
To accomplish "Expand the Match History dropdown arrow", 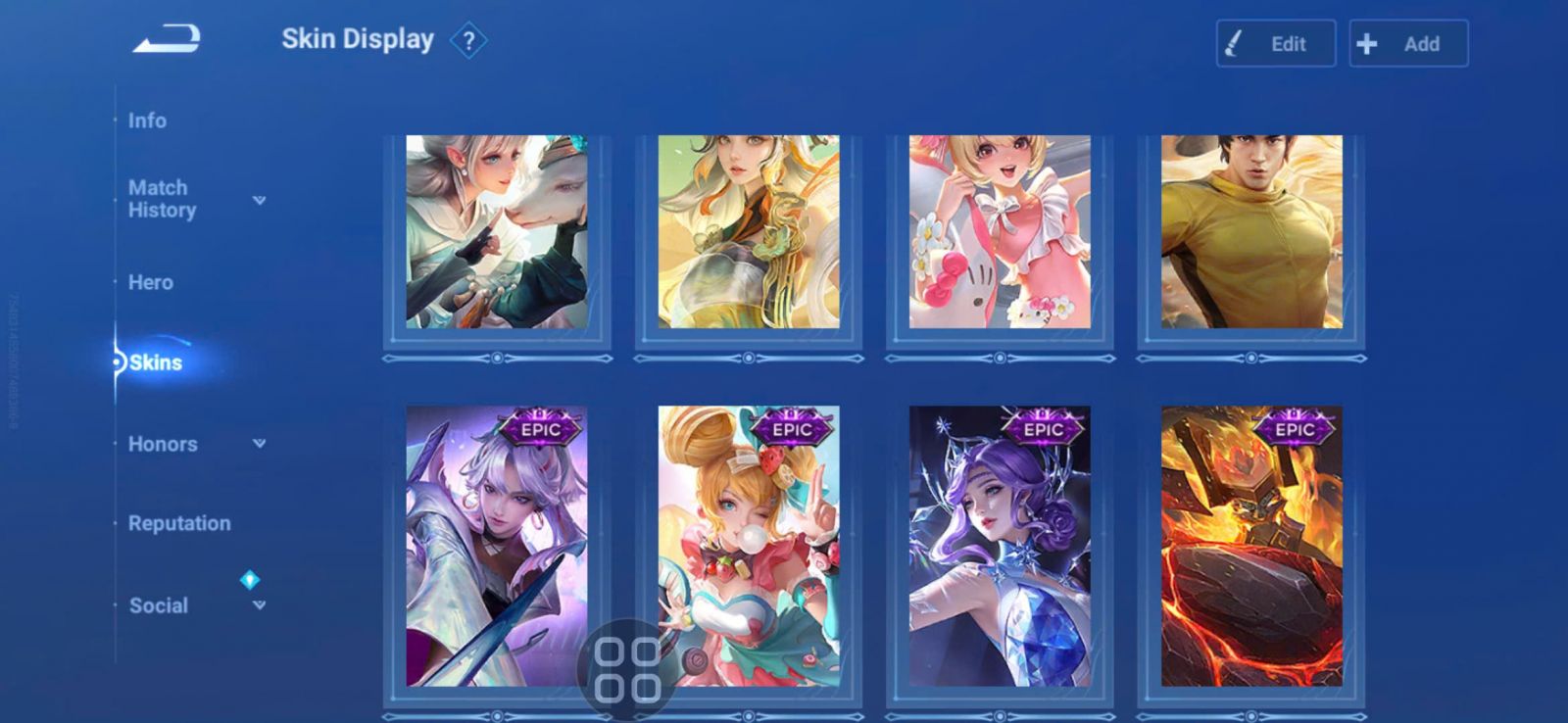I will tap(259, 200).
